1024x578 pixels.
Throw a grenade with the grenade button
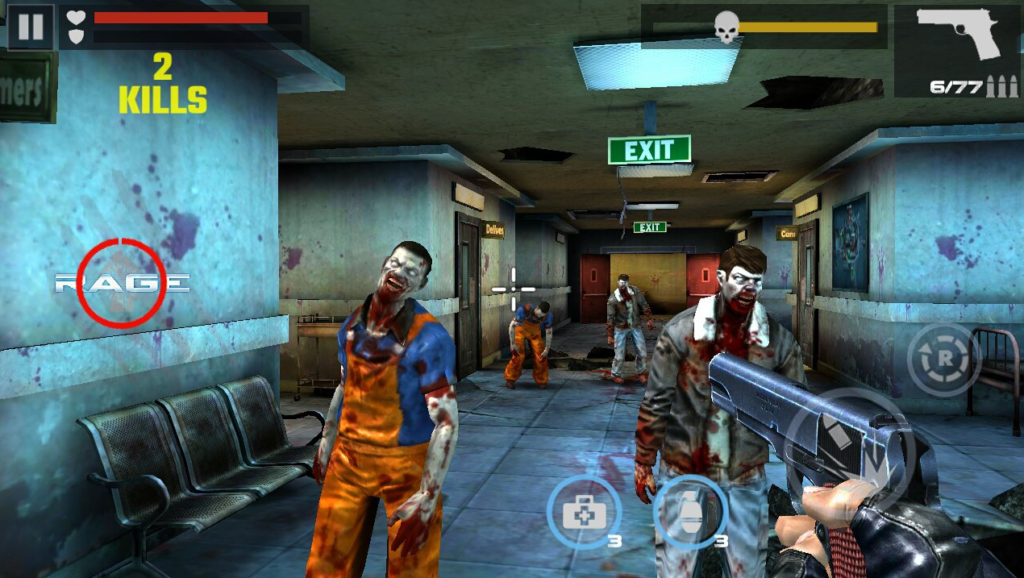click(x=689, y=512)
